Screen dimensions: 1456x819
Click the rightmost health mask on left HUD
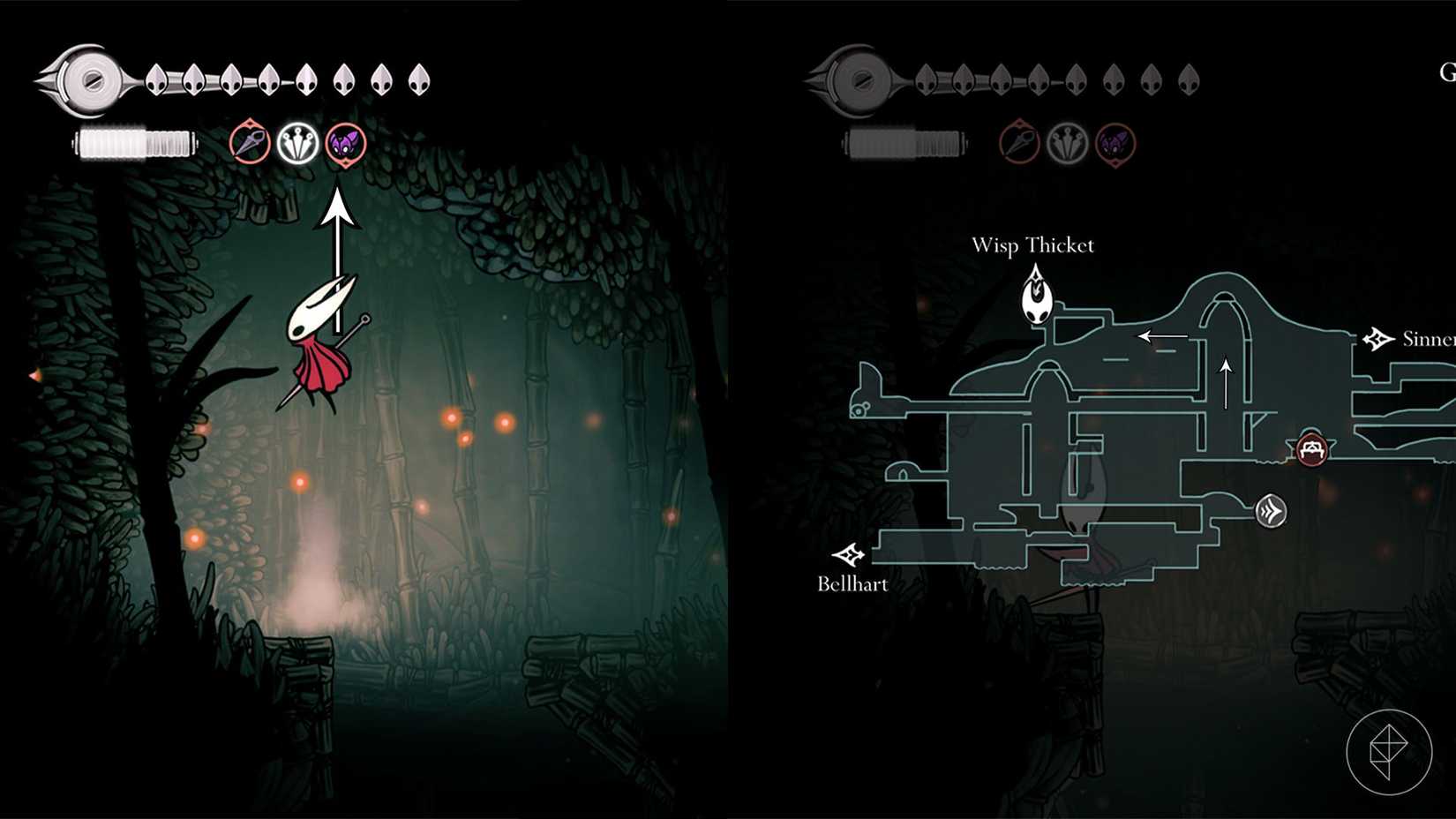(415, 78)
